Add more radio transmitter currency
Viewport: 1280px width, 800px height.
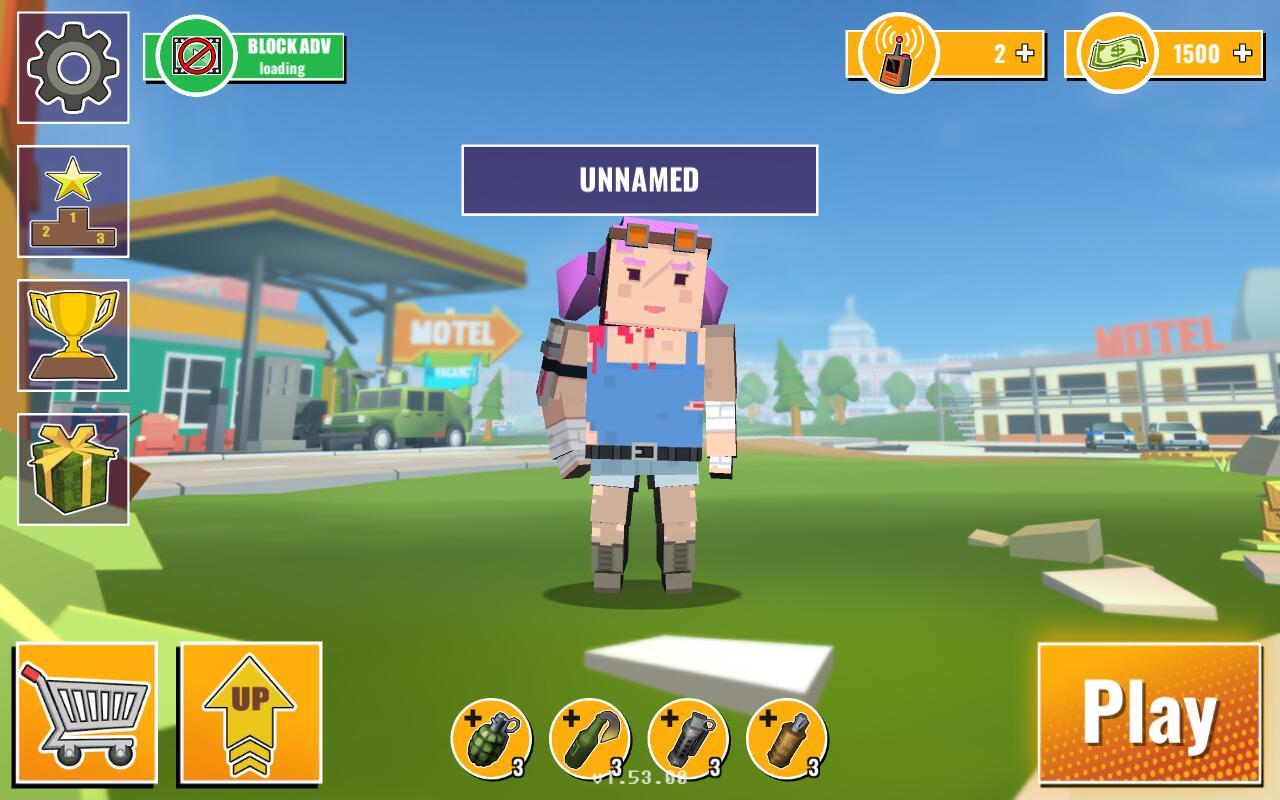coord(1025,54)
